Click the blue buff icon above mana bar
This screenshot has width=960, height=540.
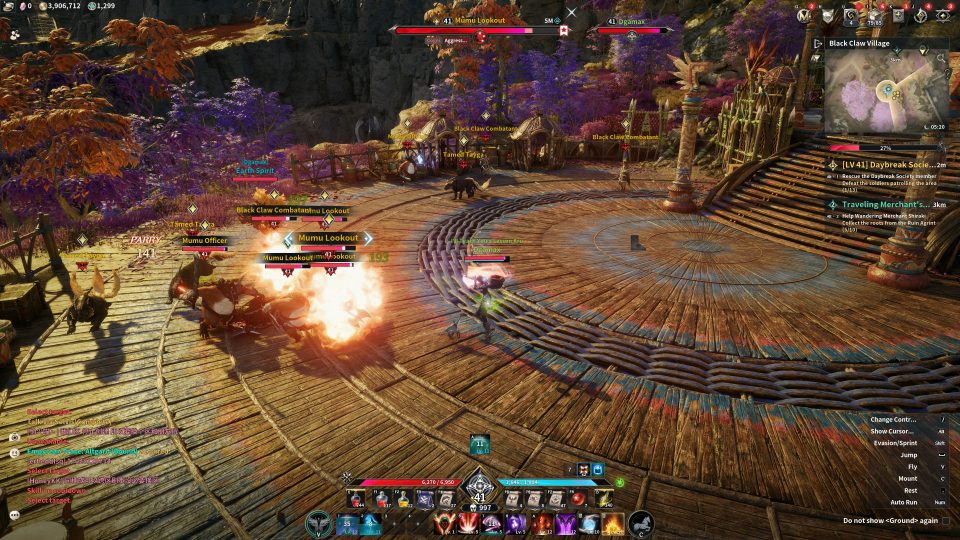(x=597, y=468)
